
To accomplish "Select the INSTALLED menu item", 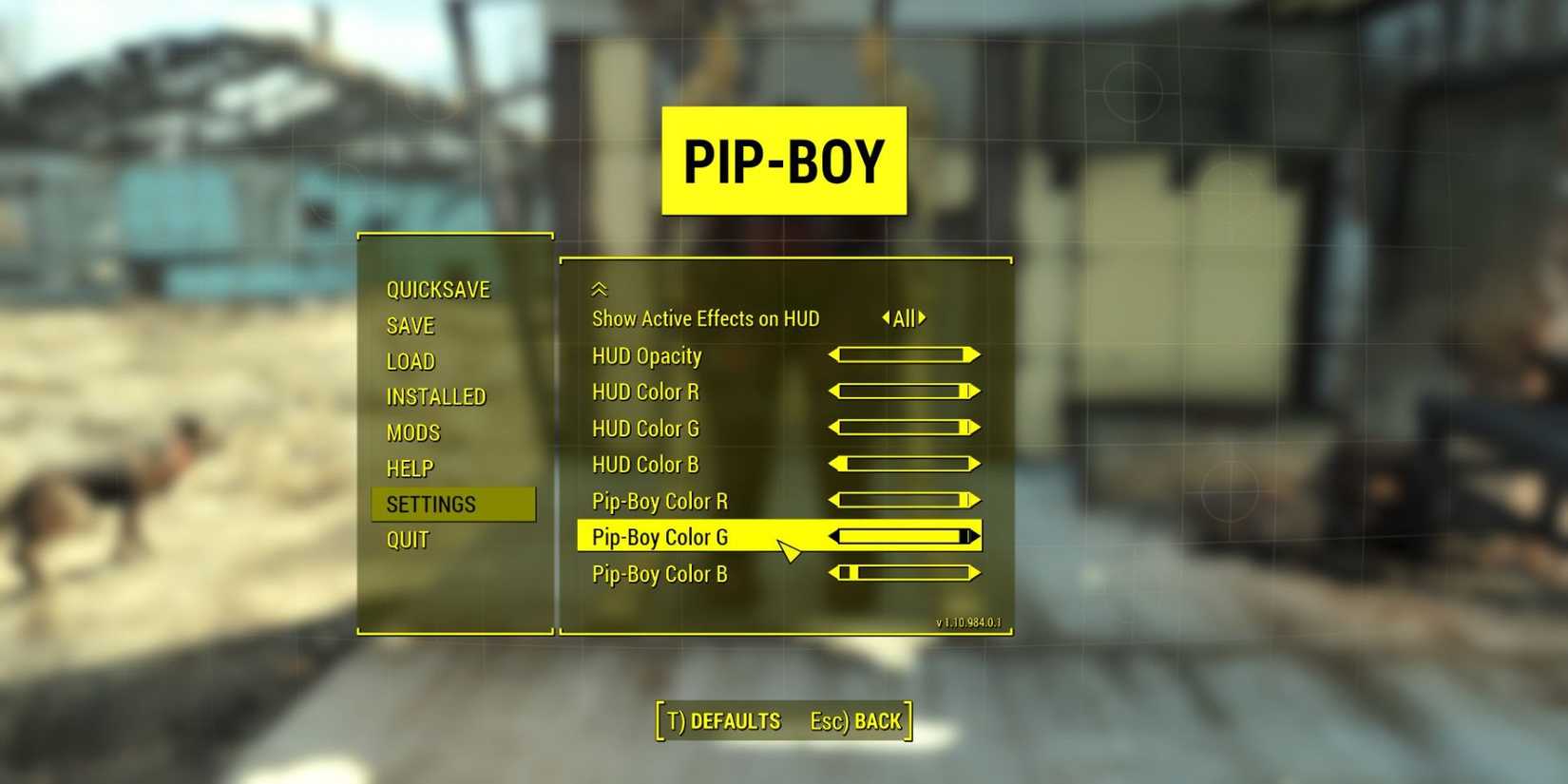I will tap(435, 396).
